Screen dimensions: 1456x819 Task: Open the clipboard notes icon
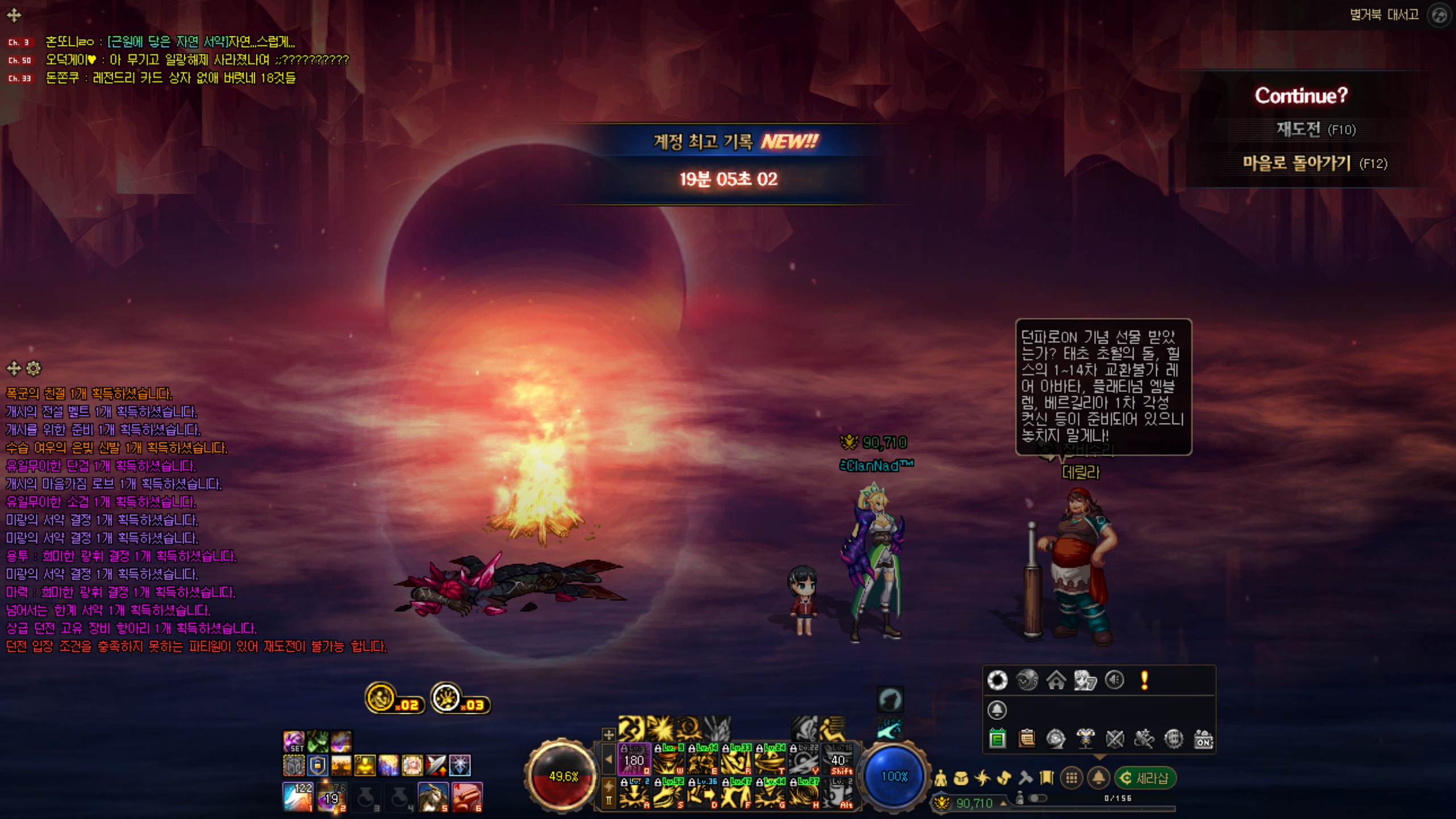[1027, 739]
